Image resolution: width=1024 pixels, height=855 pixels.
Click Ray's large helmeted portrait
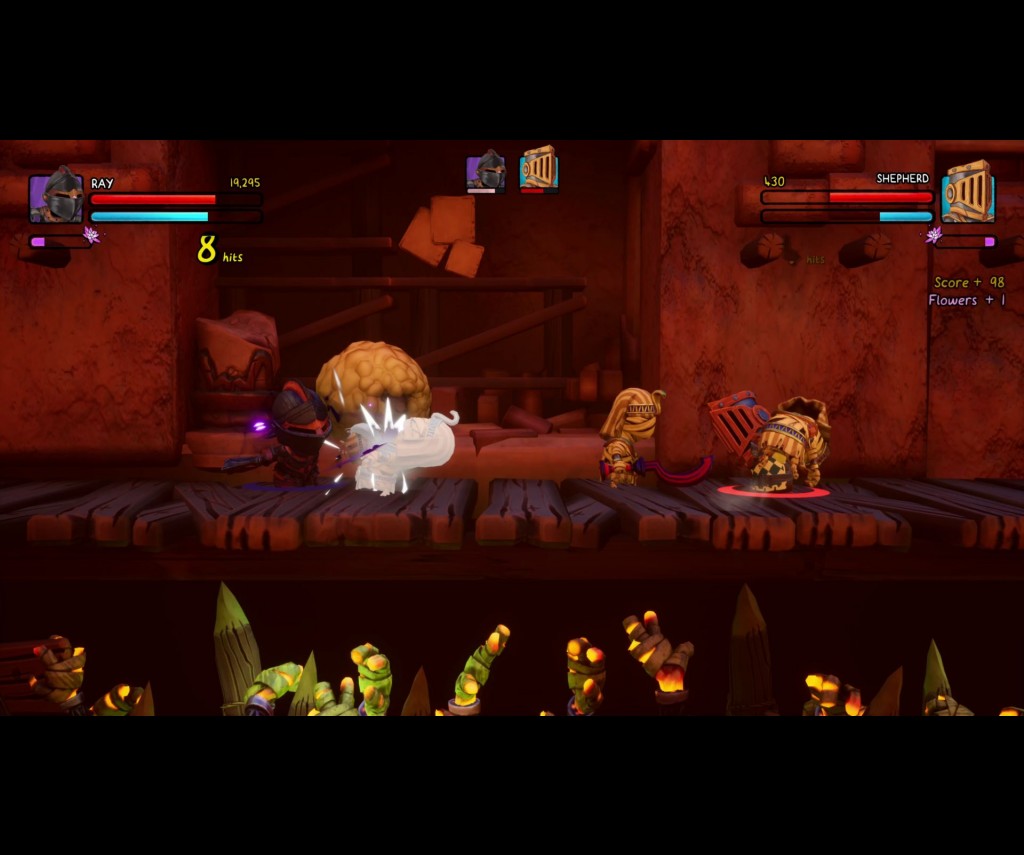[56, 197]
